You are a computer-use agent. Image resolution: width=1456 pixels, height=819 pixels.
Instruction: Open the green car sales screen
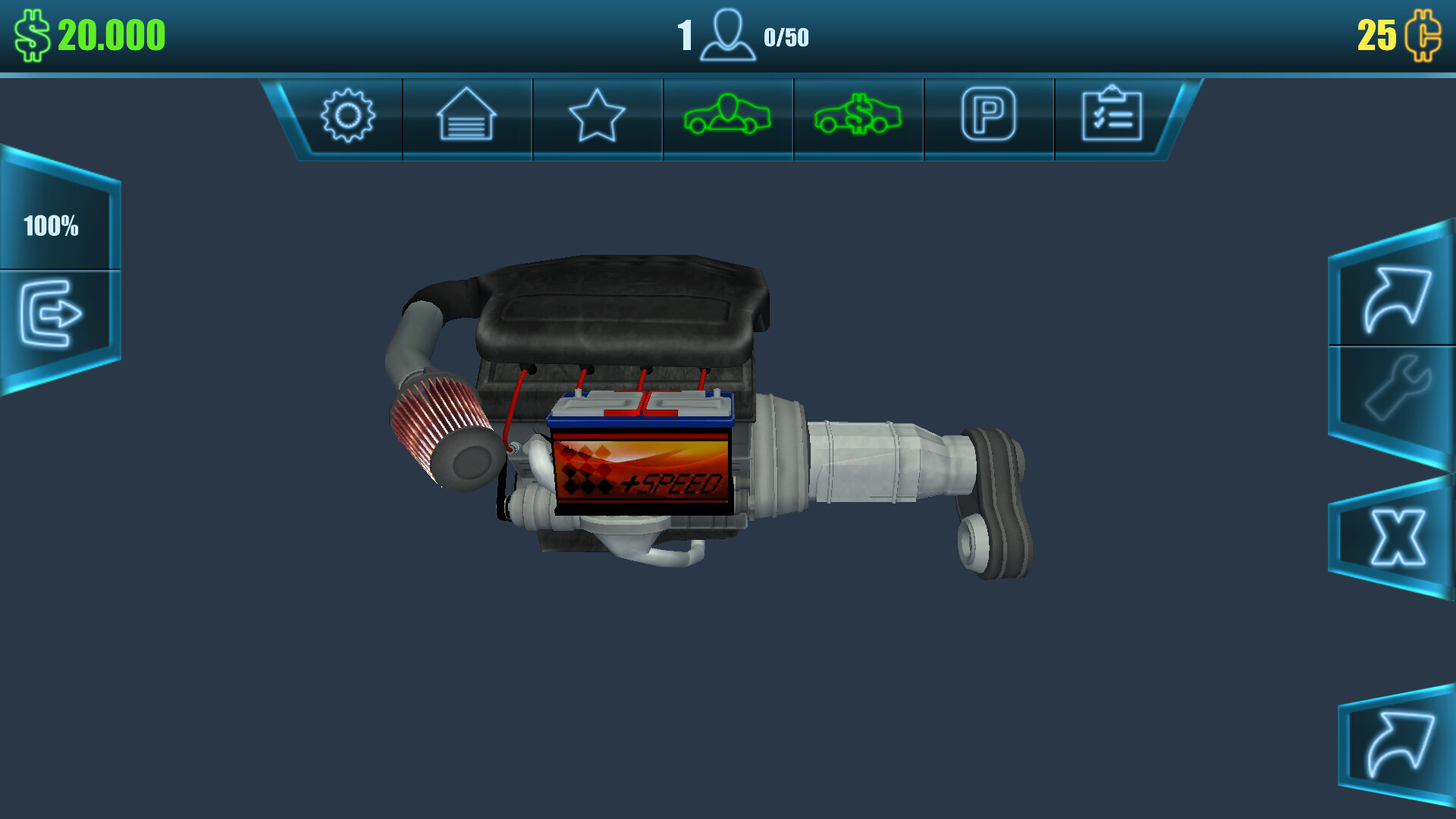858,115
